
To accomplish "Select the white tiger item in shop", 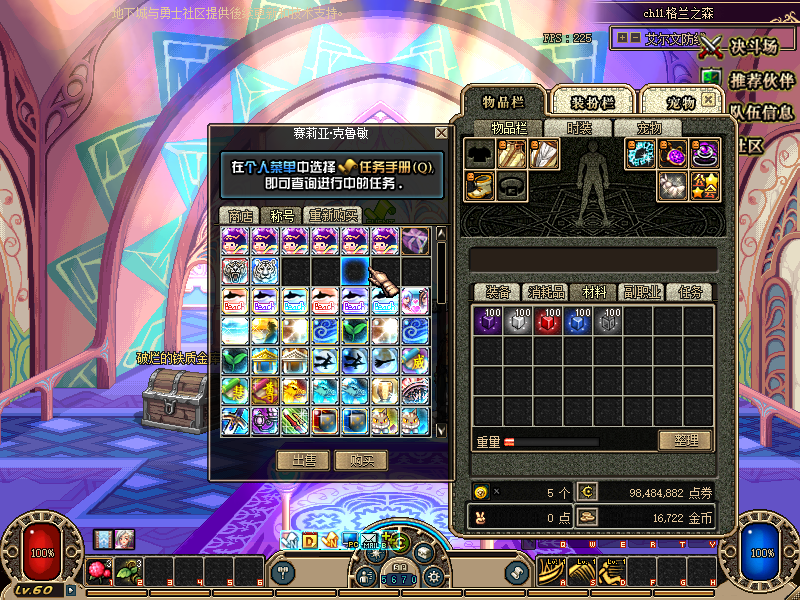I will [x=266, y=270].
